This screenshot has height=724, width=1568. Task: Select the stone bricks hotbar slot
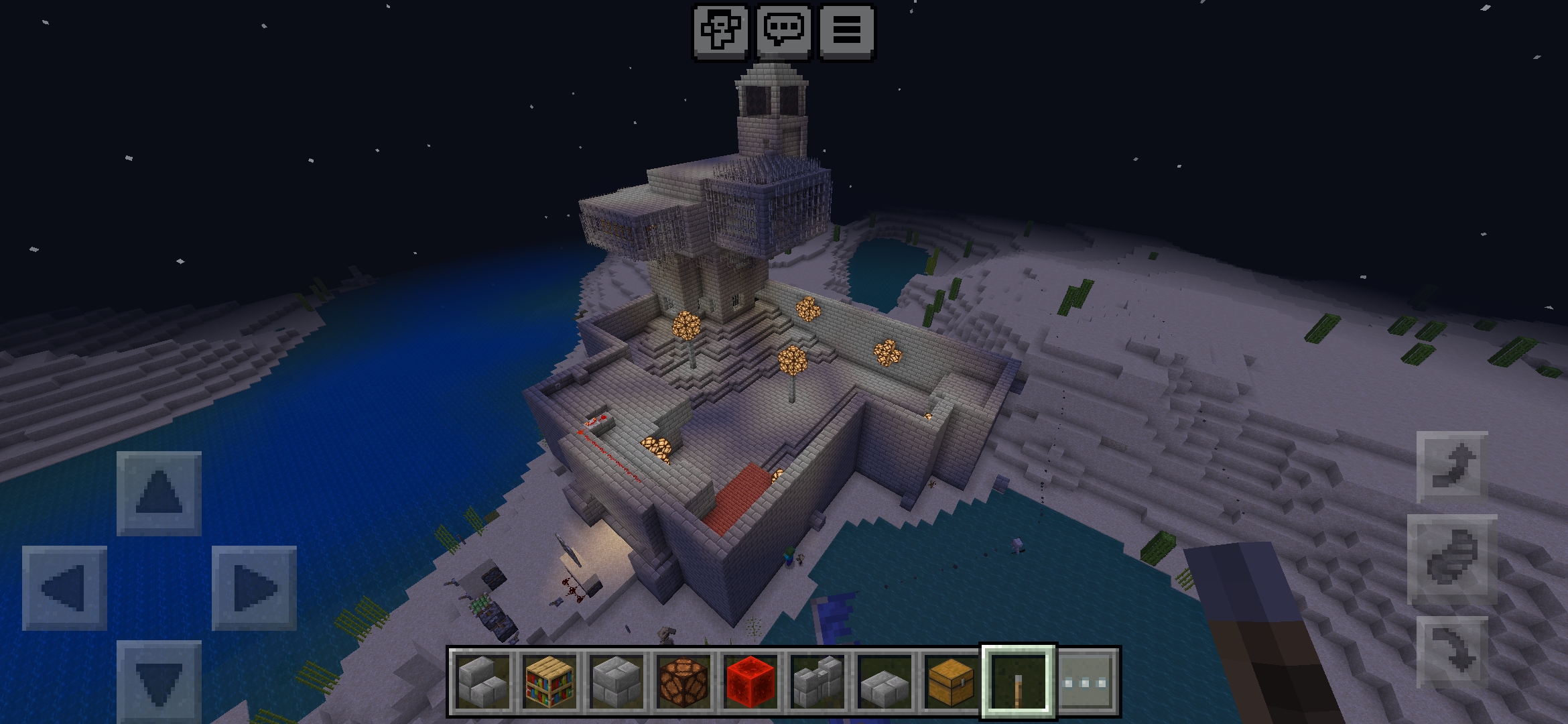click(616, 680)
